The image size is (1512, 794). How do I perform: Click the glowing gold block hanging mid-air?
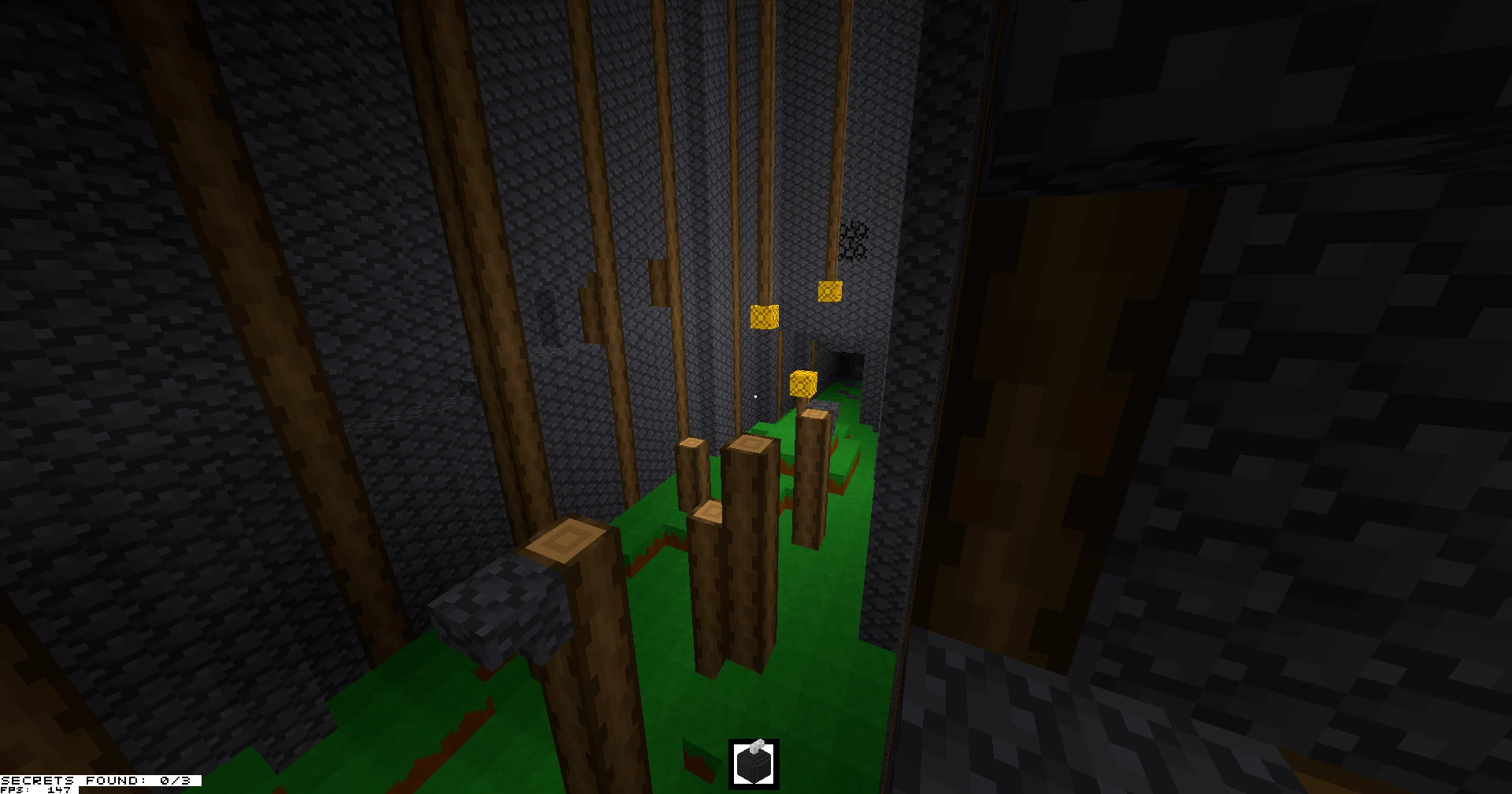point(764,316)
